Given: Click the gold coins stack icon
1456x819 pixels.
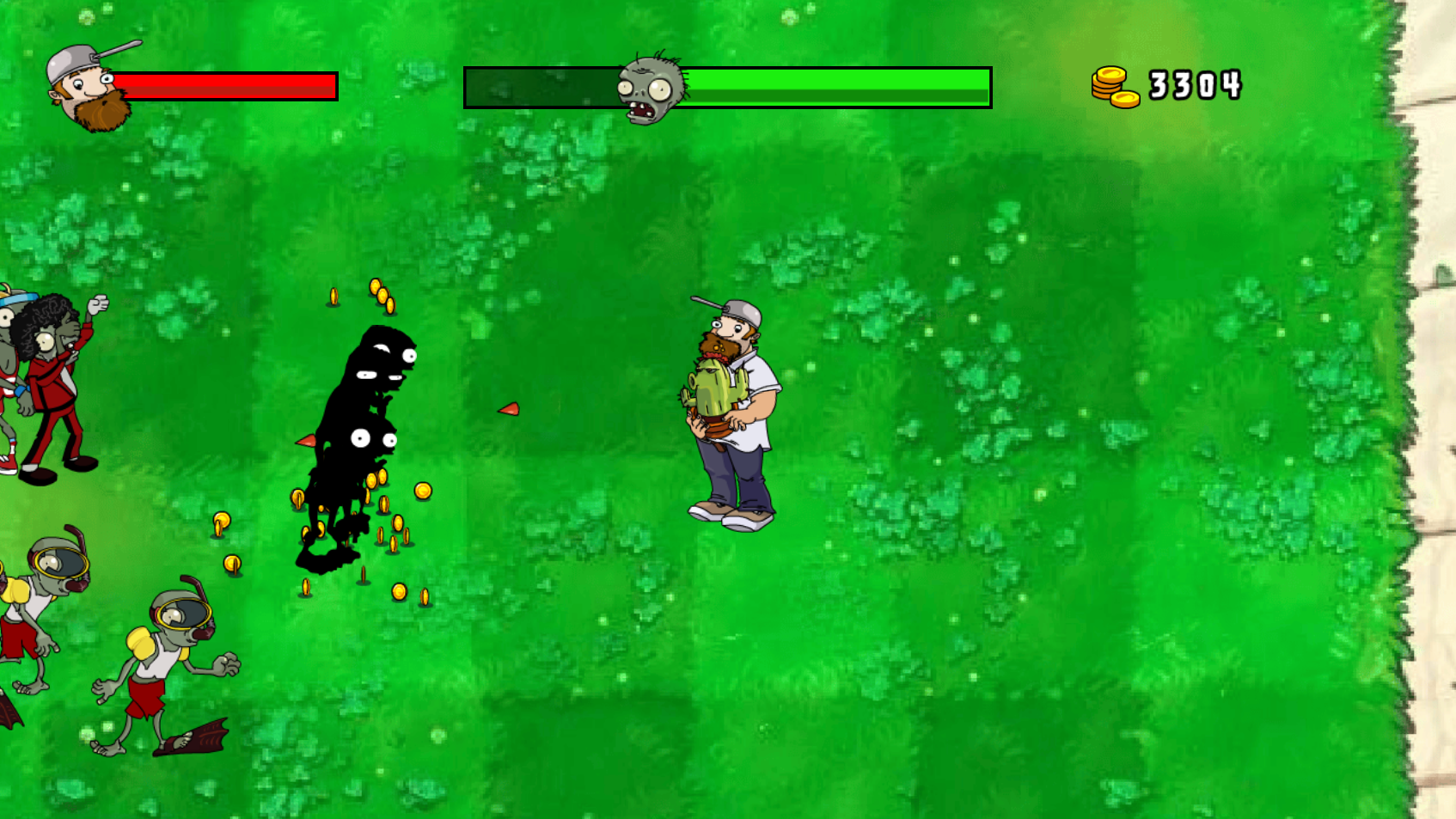Looking at the screenshot, I should [x=1115, y=84].
